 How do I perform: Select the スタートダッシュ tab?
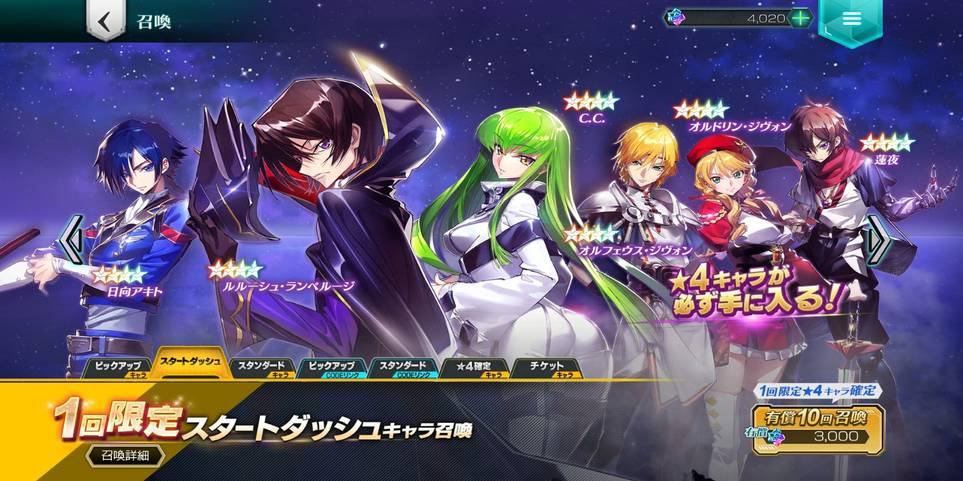pos(190,365)
